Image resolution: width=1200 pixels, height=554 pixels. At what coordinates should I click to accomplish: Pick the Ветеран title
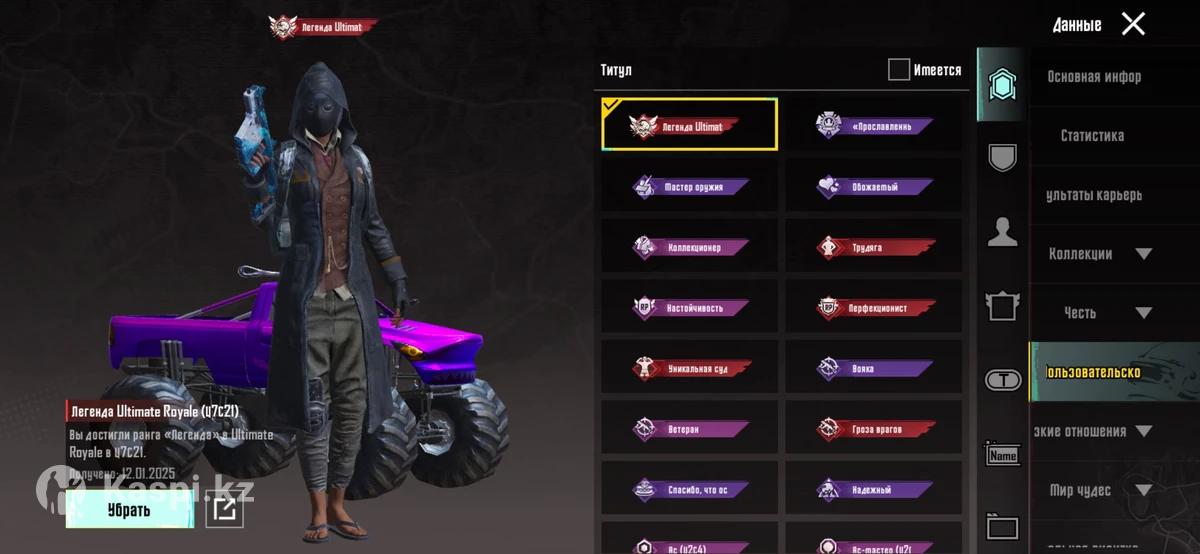point(690,429)
